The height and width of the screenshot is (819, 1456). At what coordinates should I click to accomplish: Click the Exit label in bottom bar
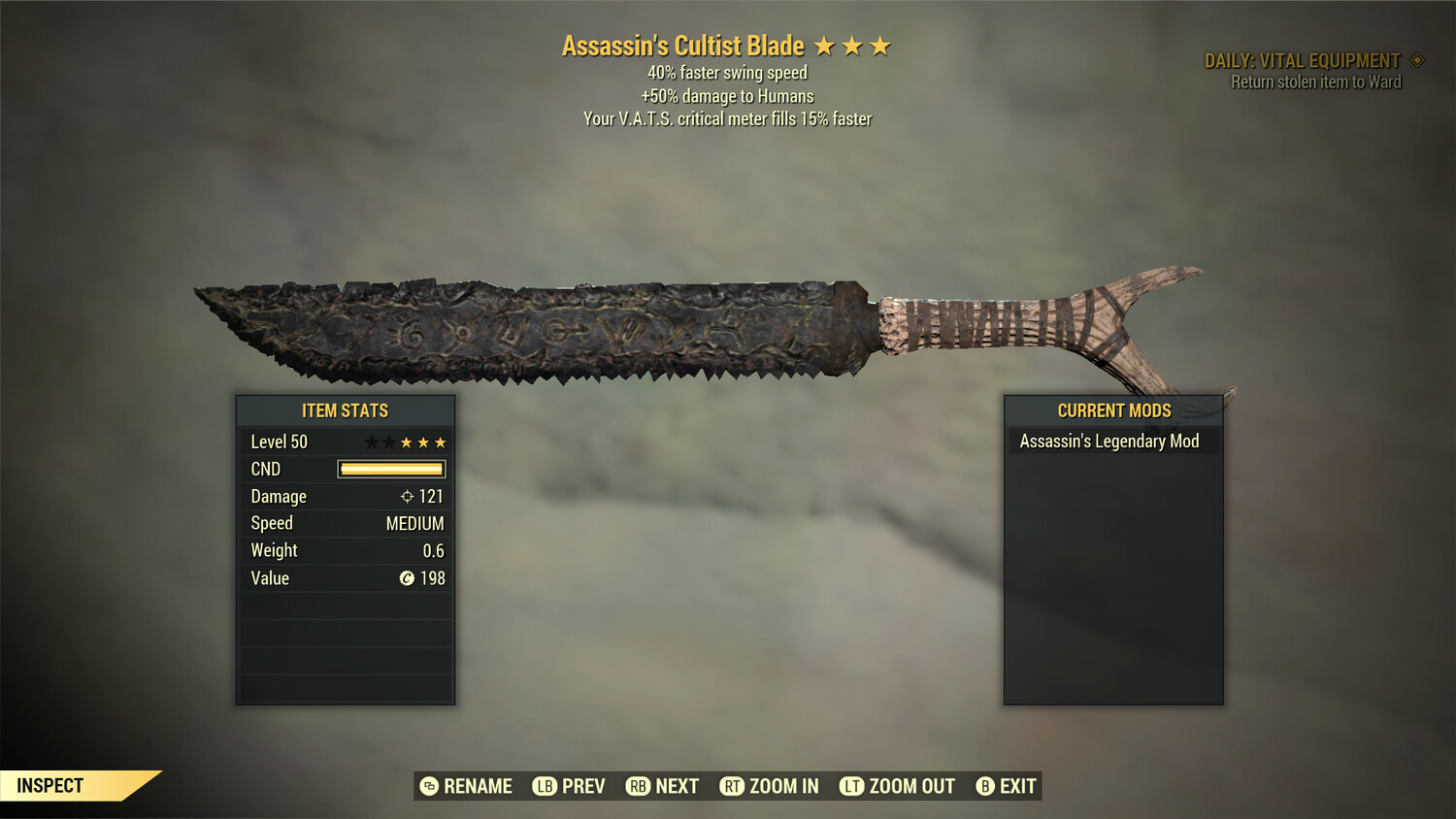tap(1015, 786)
